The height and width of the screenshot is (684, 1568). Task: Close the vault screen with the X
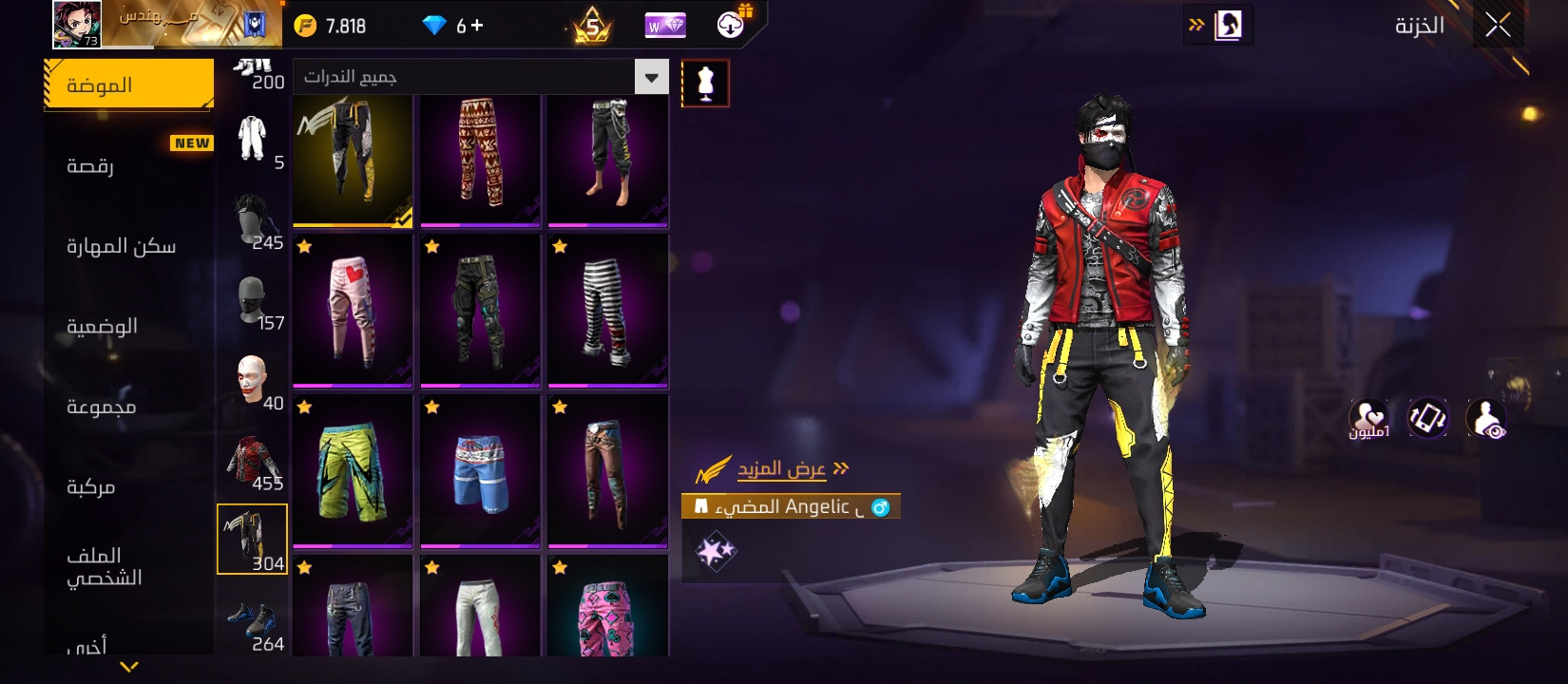click(x=1498, y=26)
